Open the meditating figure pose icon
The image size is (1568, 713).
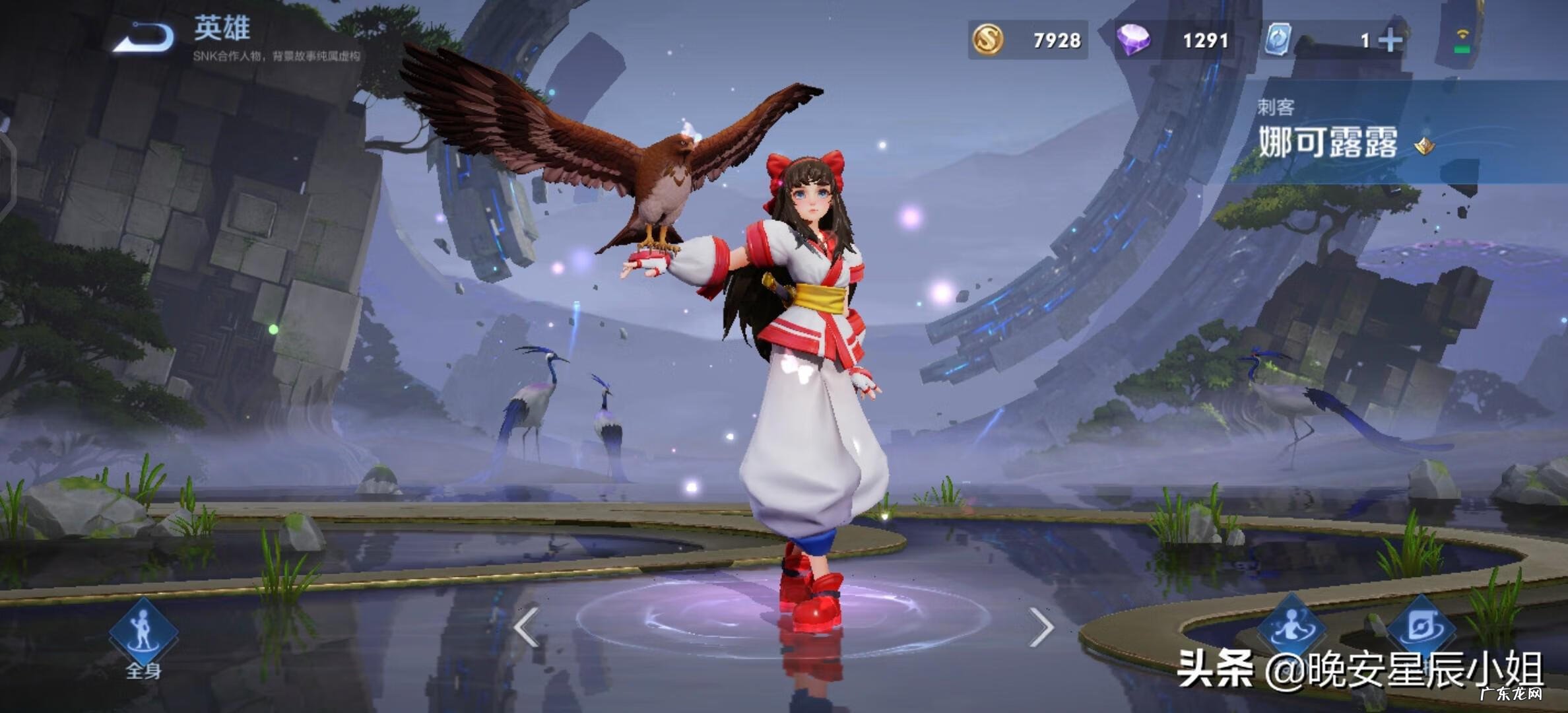point(1291,626)
